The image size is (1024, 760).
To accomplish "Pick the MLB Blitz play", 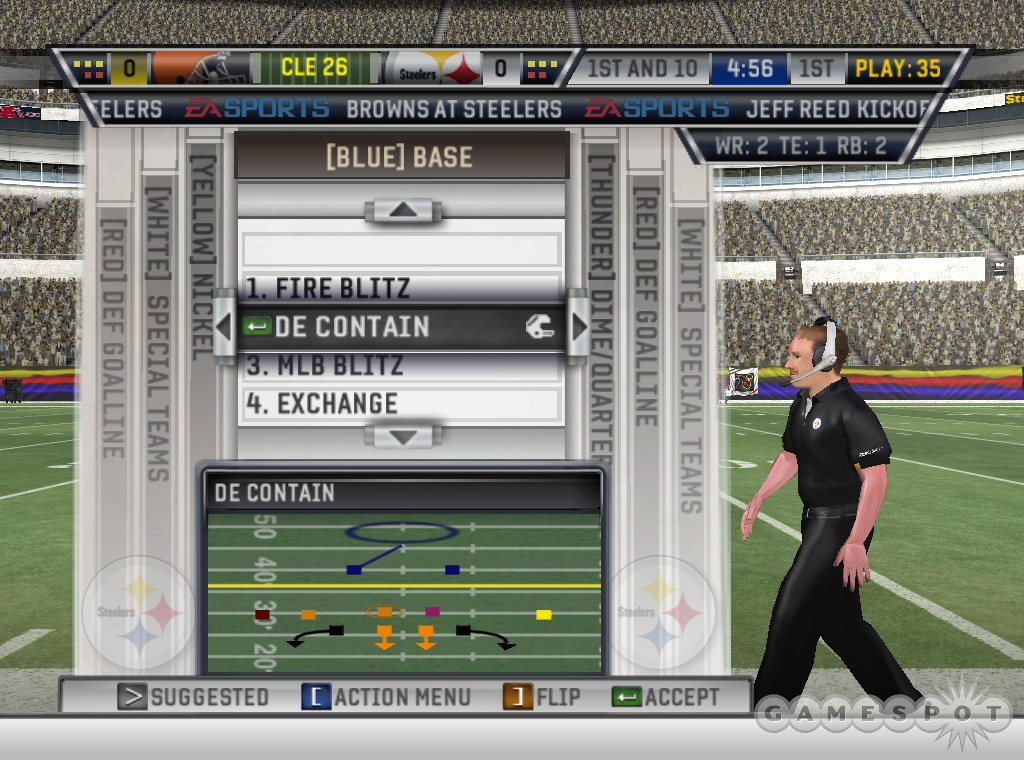I will [x=400, y=365].
